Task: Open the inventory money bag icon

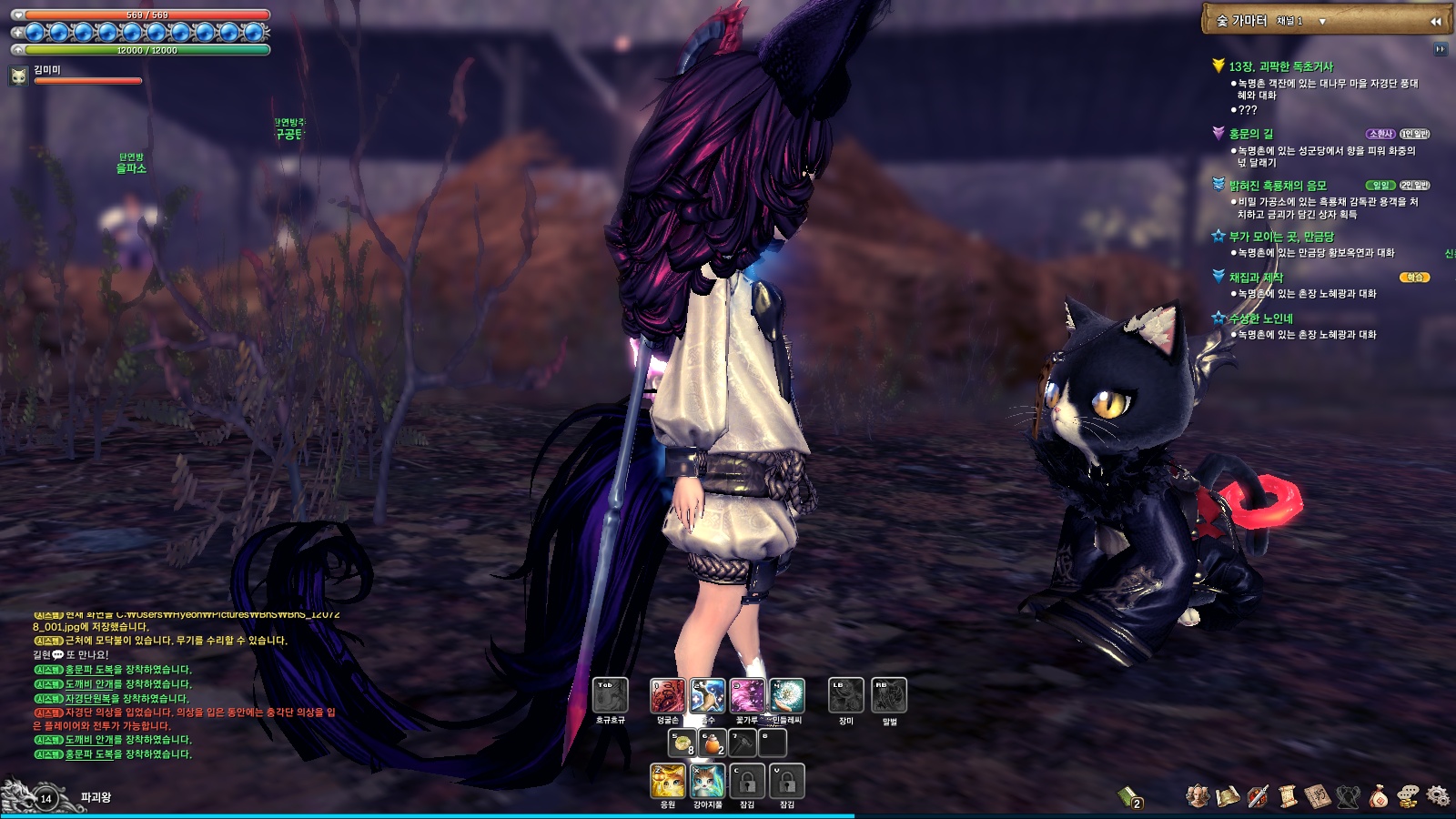Action: 1379,796
